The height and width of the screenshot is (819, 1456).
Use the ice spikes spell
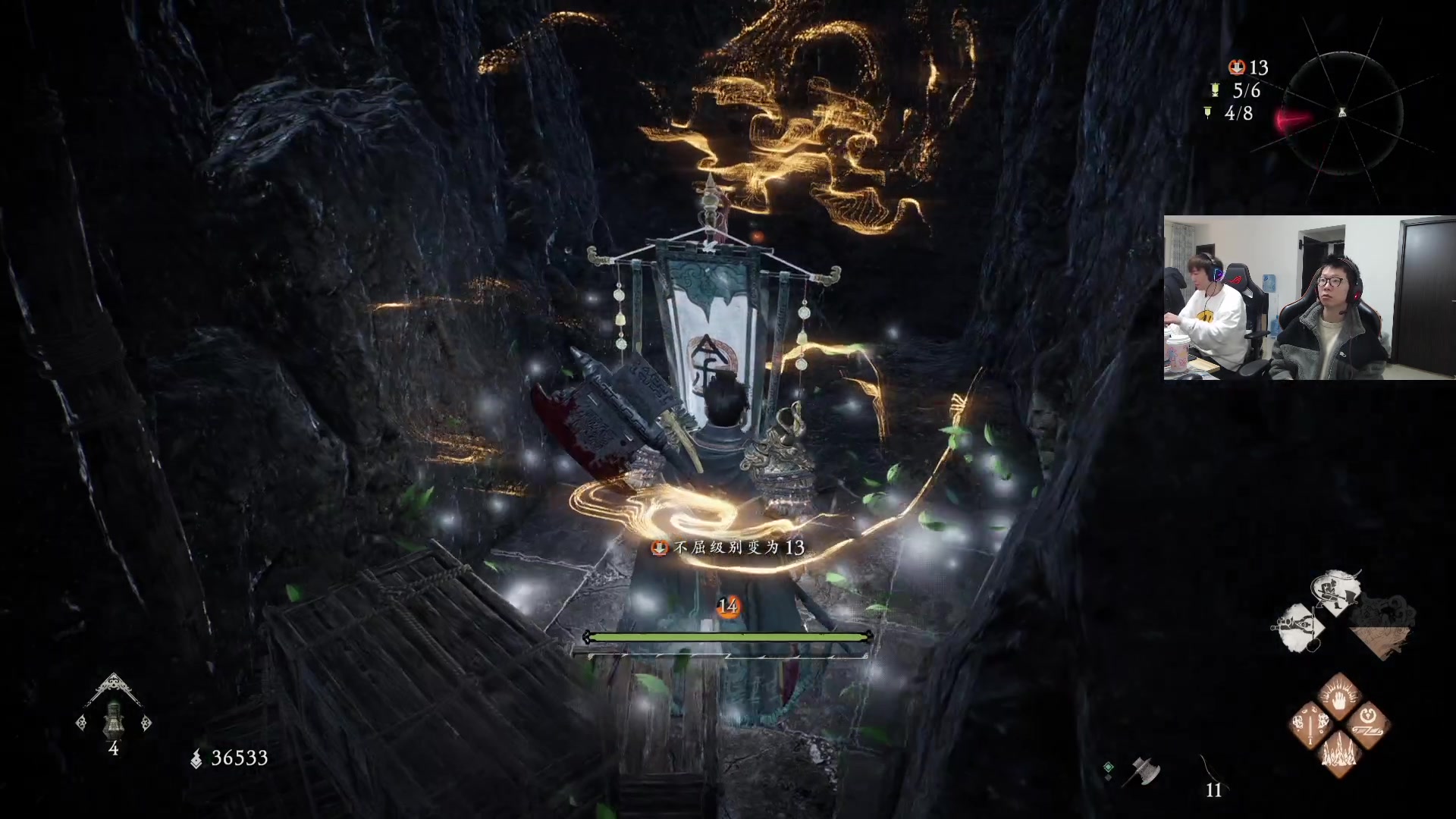(x=1339, y=753)
